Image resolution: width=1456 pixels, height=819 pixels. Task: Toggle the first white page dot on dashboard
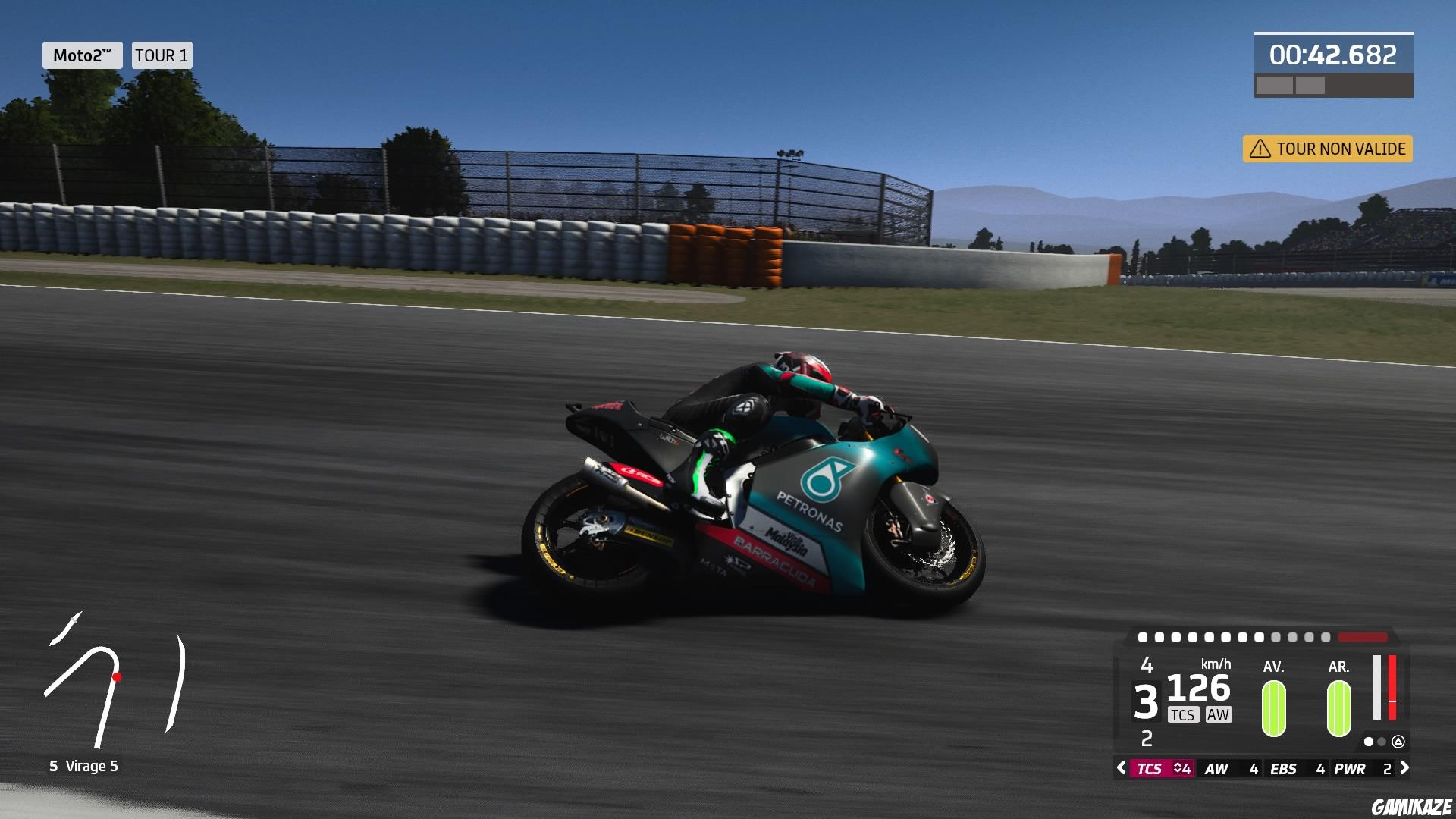(x=1369, y=743)
